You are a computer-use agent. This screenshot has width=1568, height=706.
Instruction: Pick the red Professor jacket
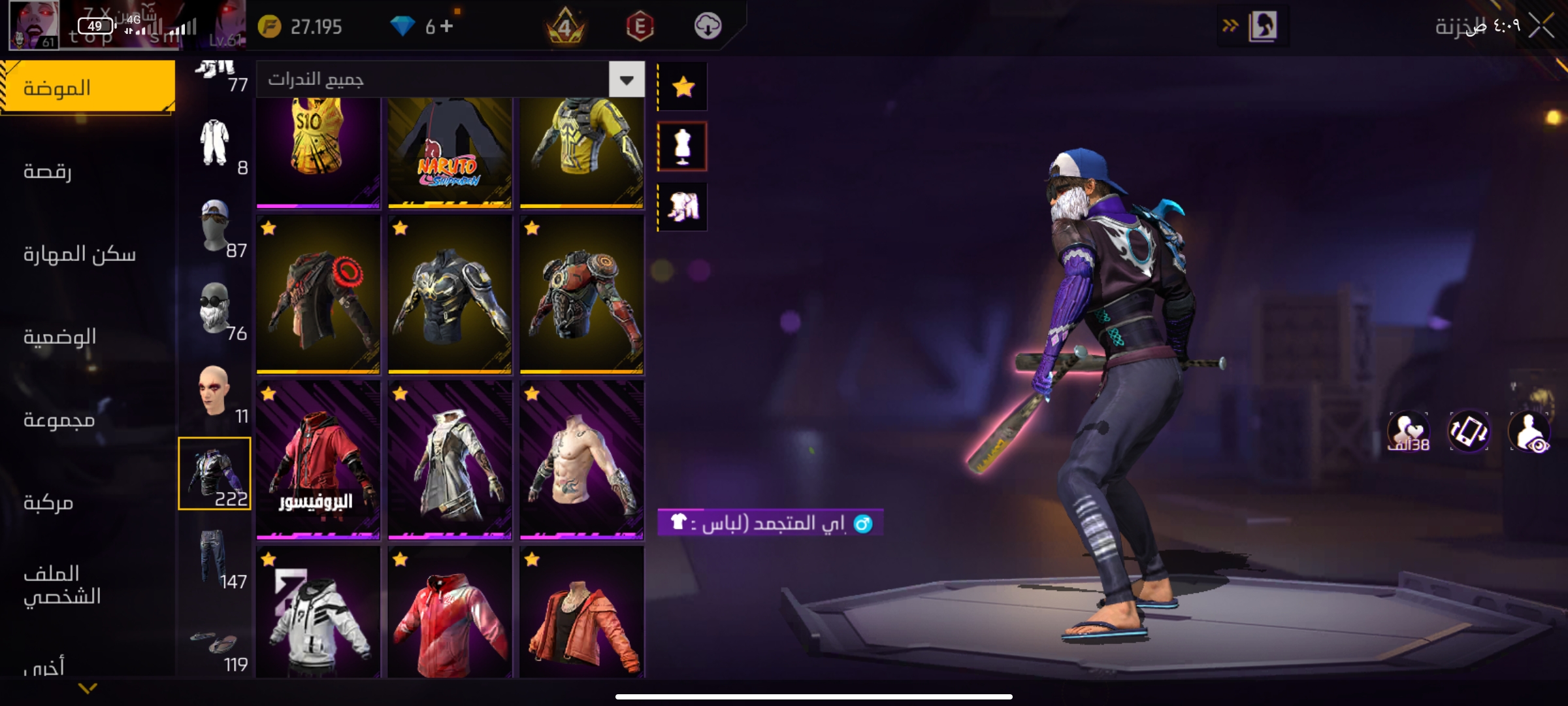(x=318, y=460)
